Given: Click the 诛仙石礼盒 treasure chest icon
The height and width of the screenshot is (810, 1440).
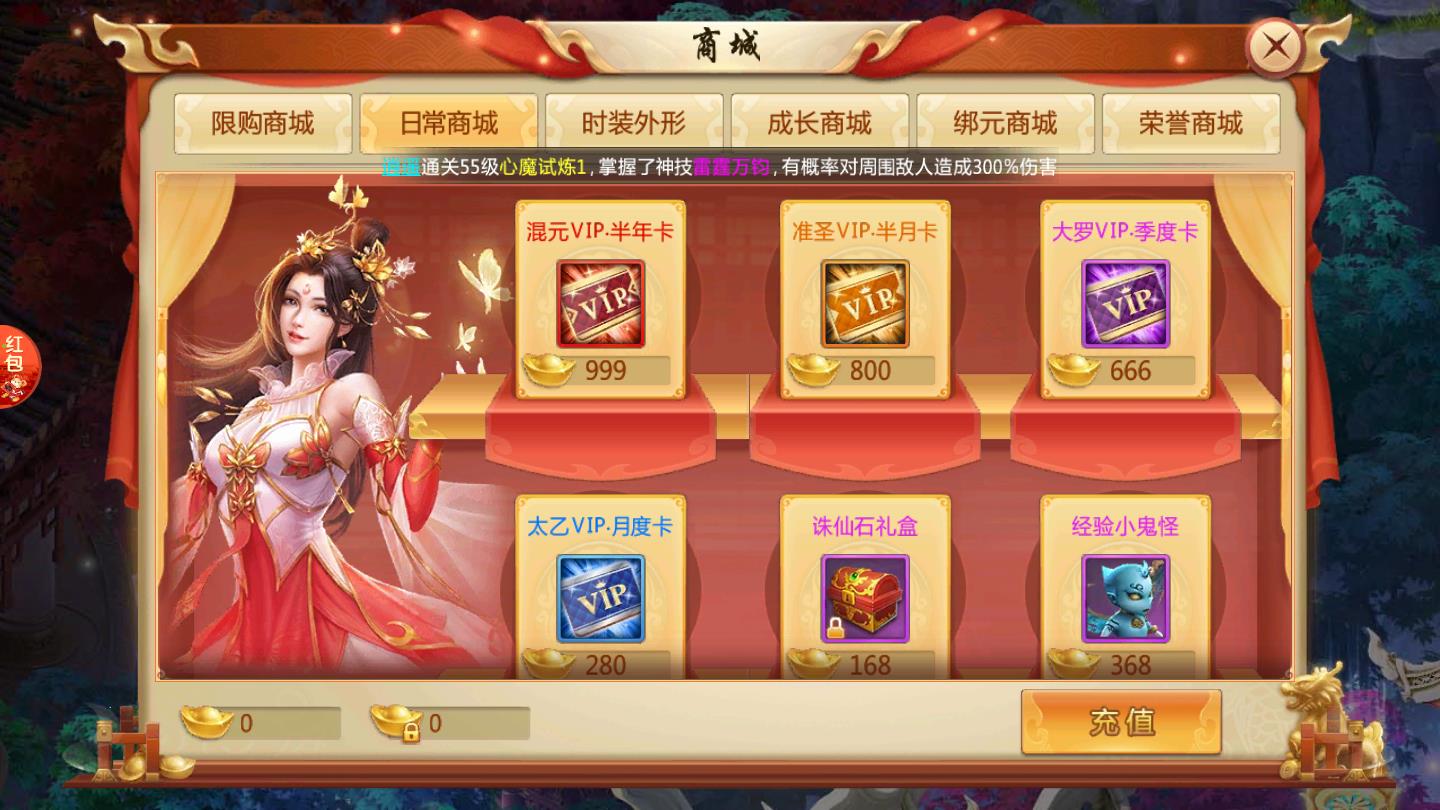Looking at the screenshot, I should (x=862, y=598).
